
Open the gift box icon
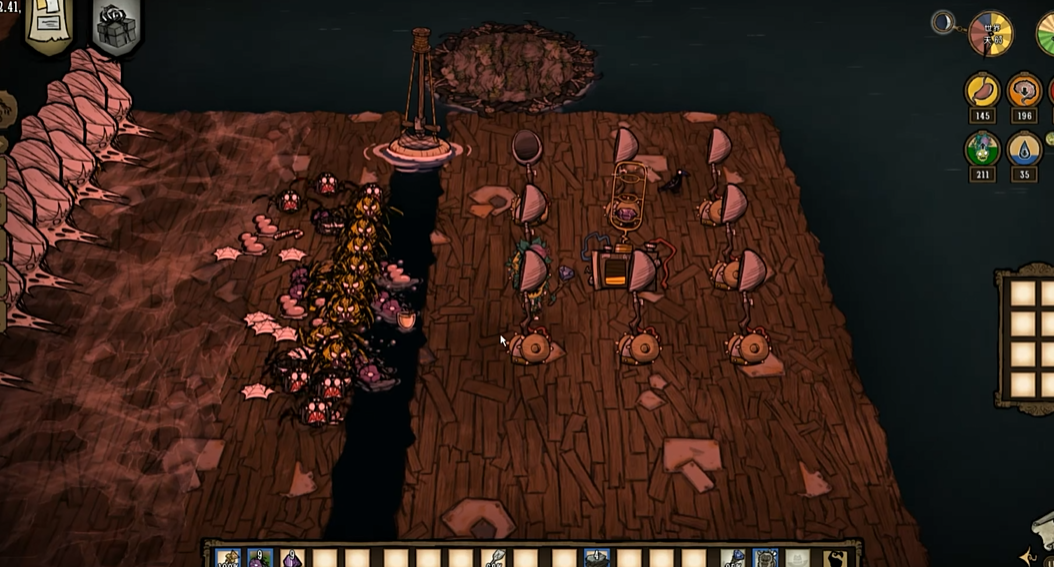pos(117,27)
